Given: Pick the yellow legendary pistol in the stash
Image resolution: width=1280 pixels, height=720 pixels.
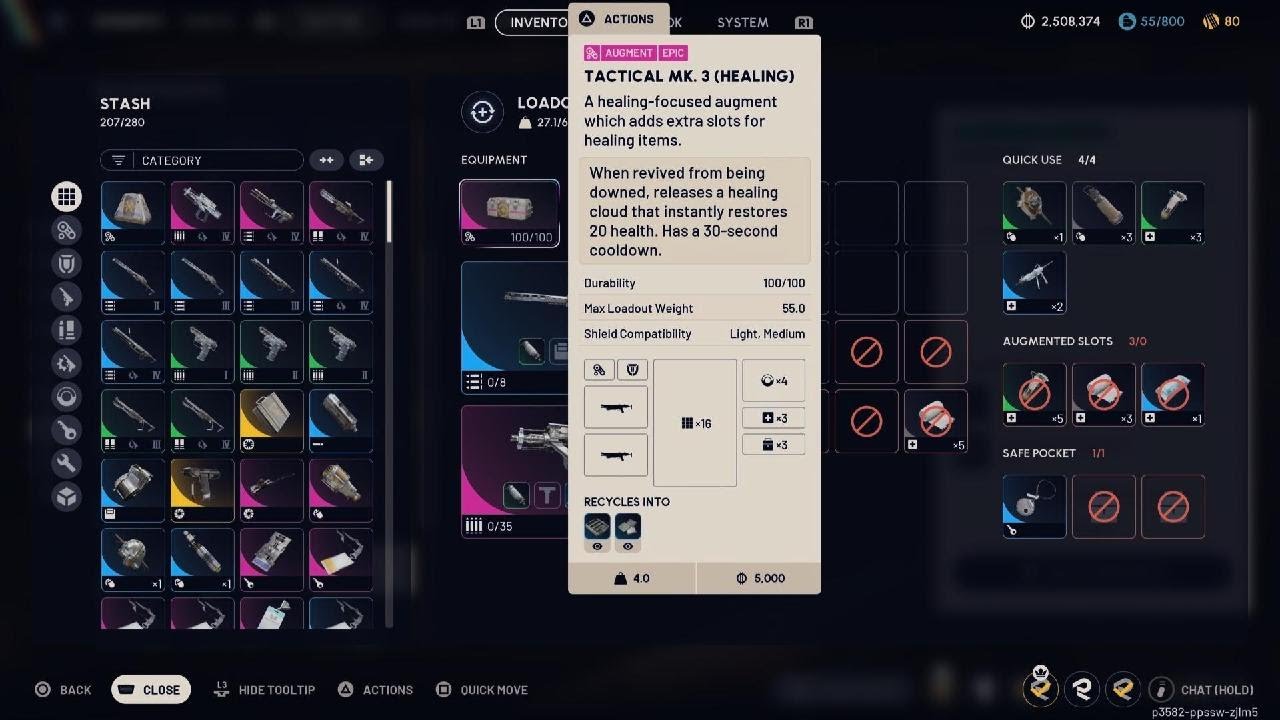Looking at the screenshot, I should (x=202, y=490).
